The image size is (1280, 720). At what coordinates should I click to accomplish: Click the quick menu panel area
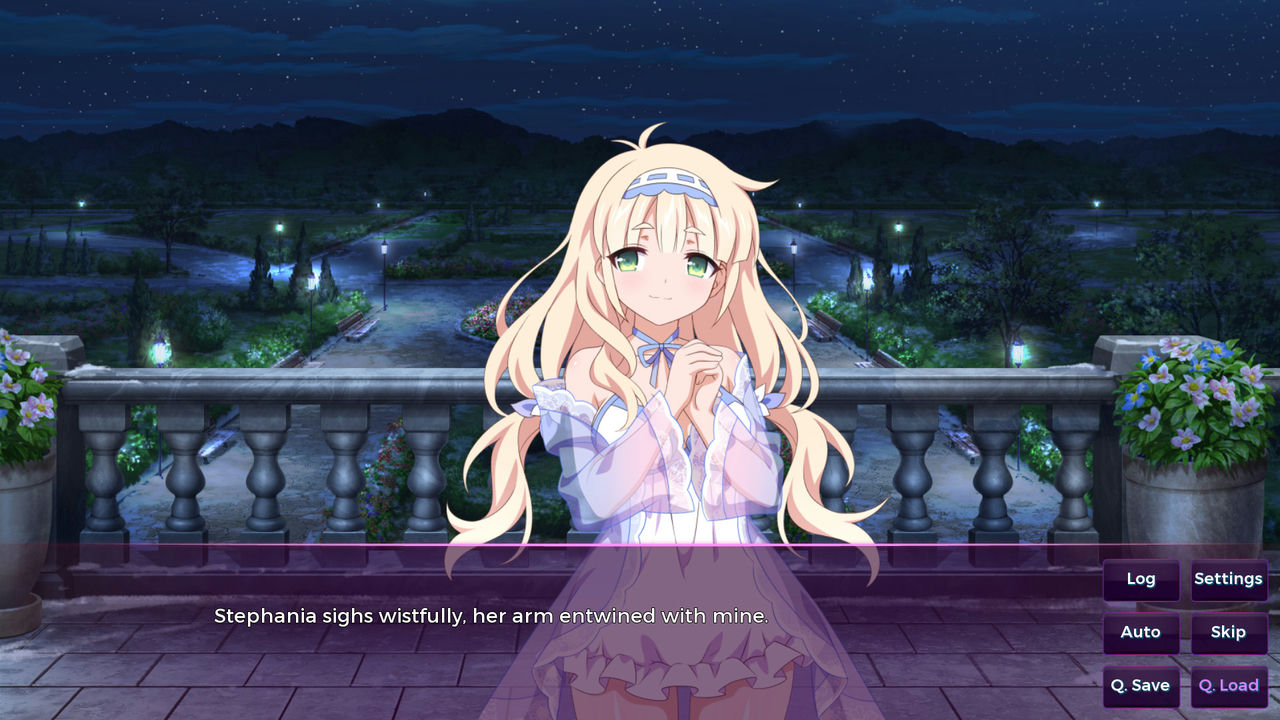1184,630
